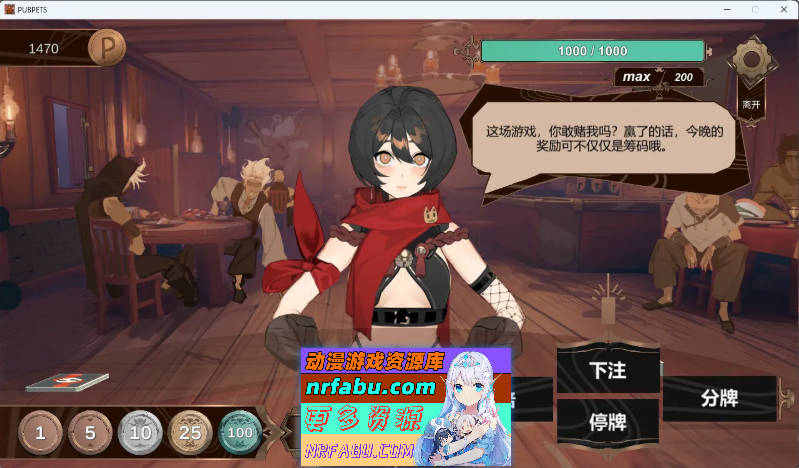Add the 25 chip to bet

tap(190, 433)
